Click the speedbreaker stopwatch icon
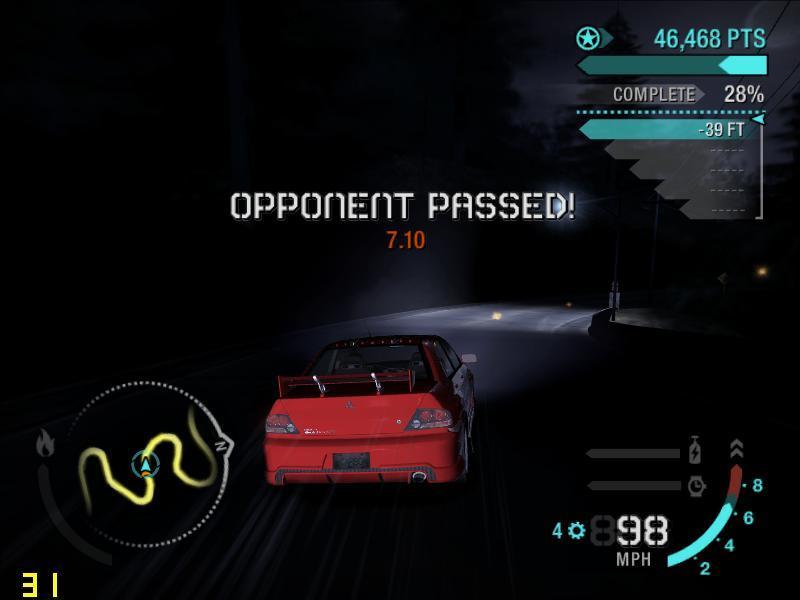Image resolution: width=800 pixels, height=600 pixels. (696, 486)
